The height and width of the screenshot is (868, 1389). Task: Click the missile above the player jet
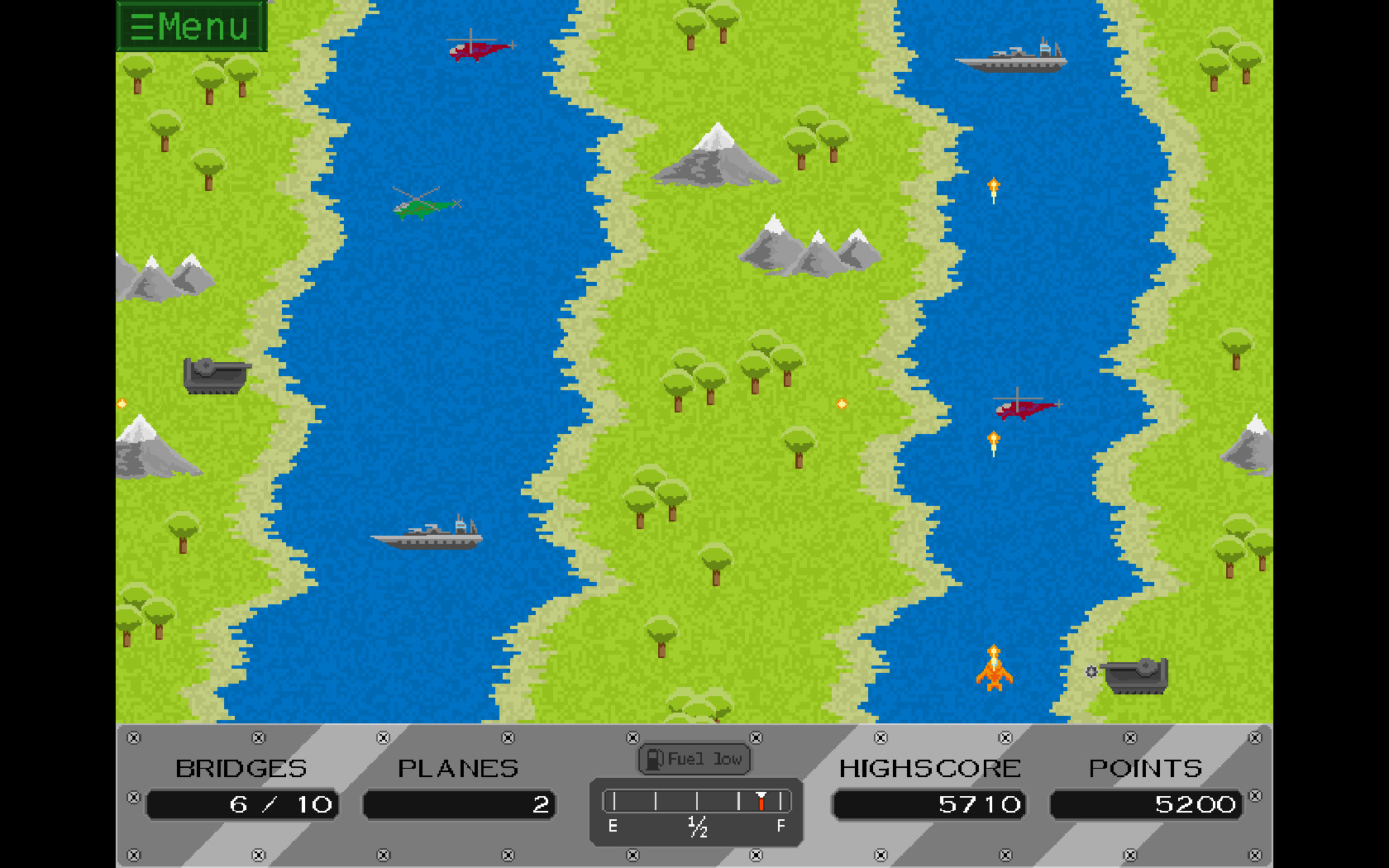993,441
